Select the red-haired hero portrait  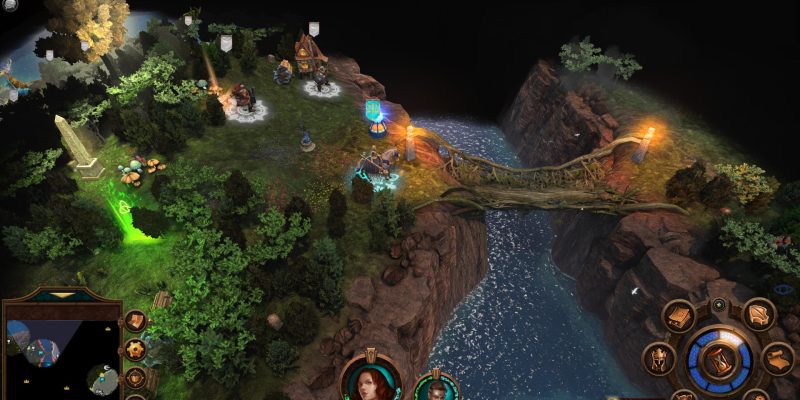tap(371, 383)
